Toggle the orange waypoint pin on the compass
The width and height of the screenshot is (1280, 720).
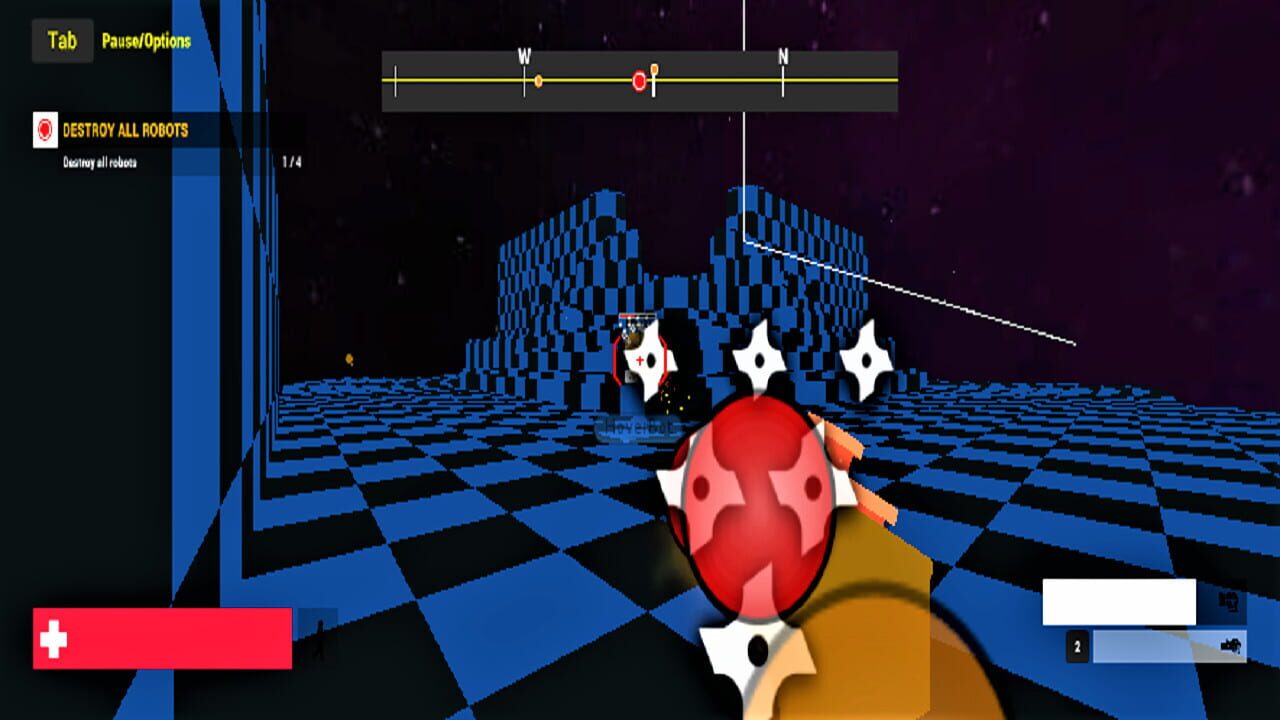tap(654, 68)
